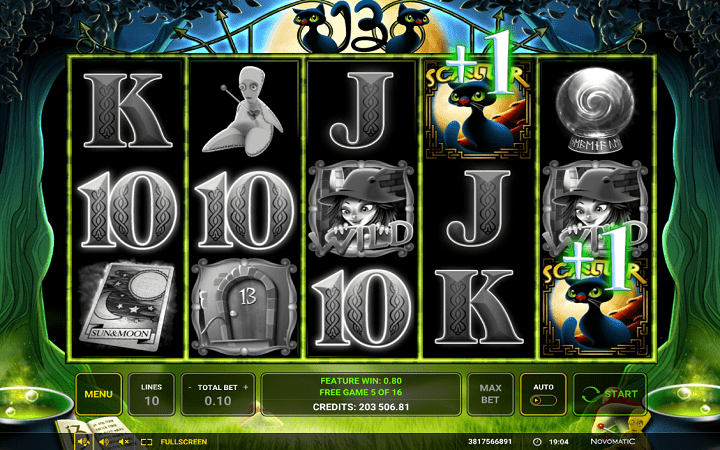Choose the low-volume speaker icon
720x450 pixels.
click(103, 441)
